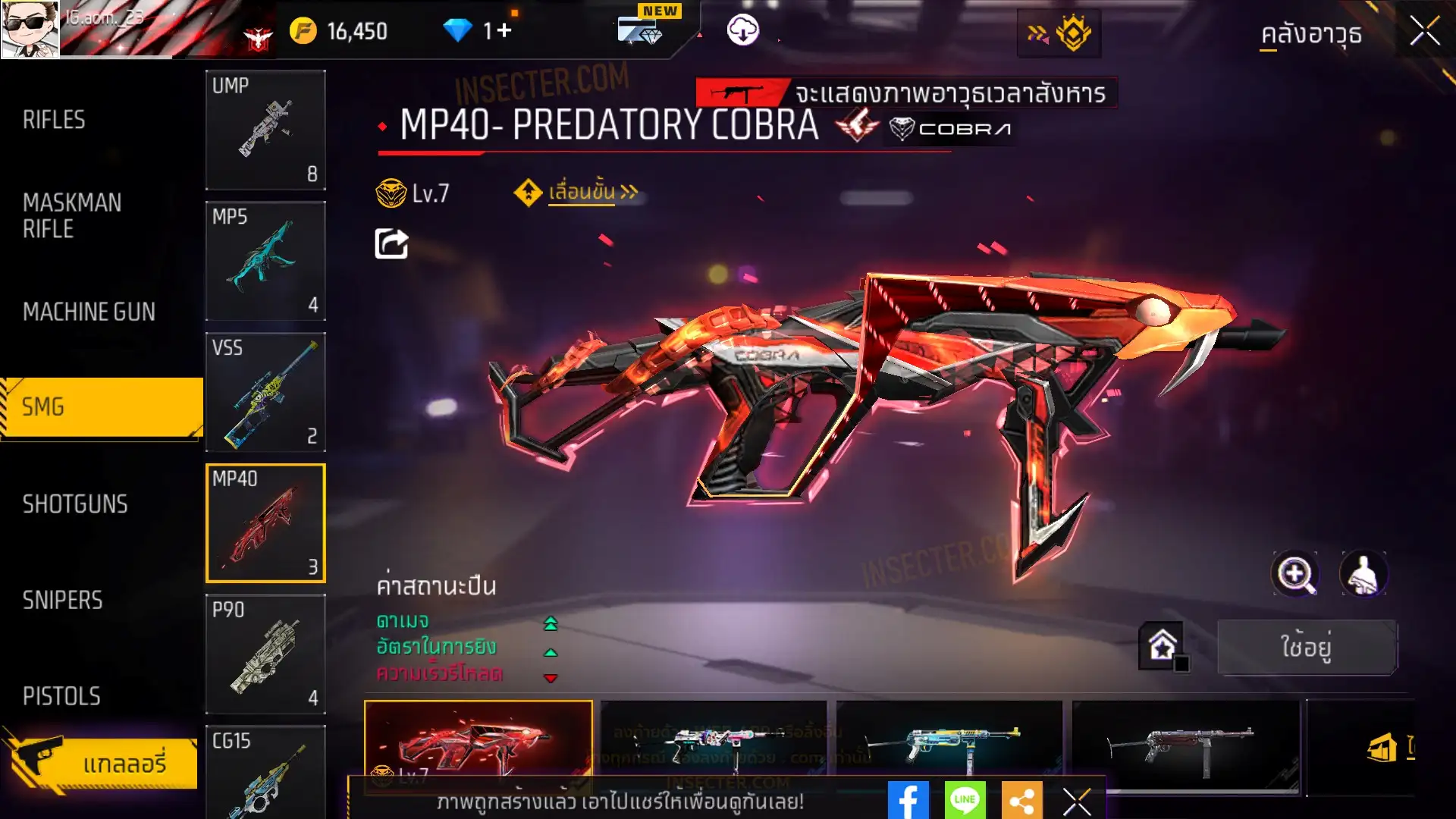
Task: Share the image via LINE
Action: 965,800
